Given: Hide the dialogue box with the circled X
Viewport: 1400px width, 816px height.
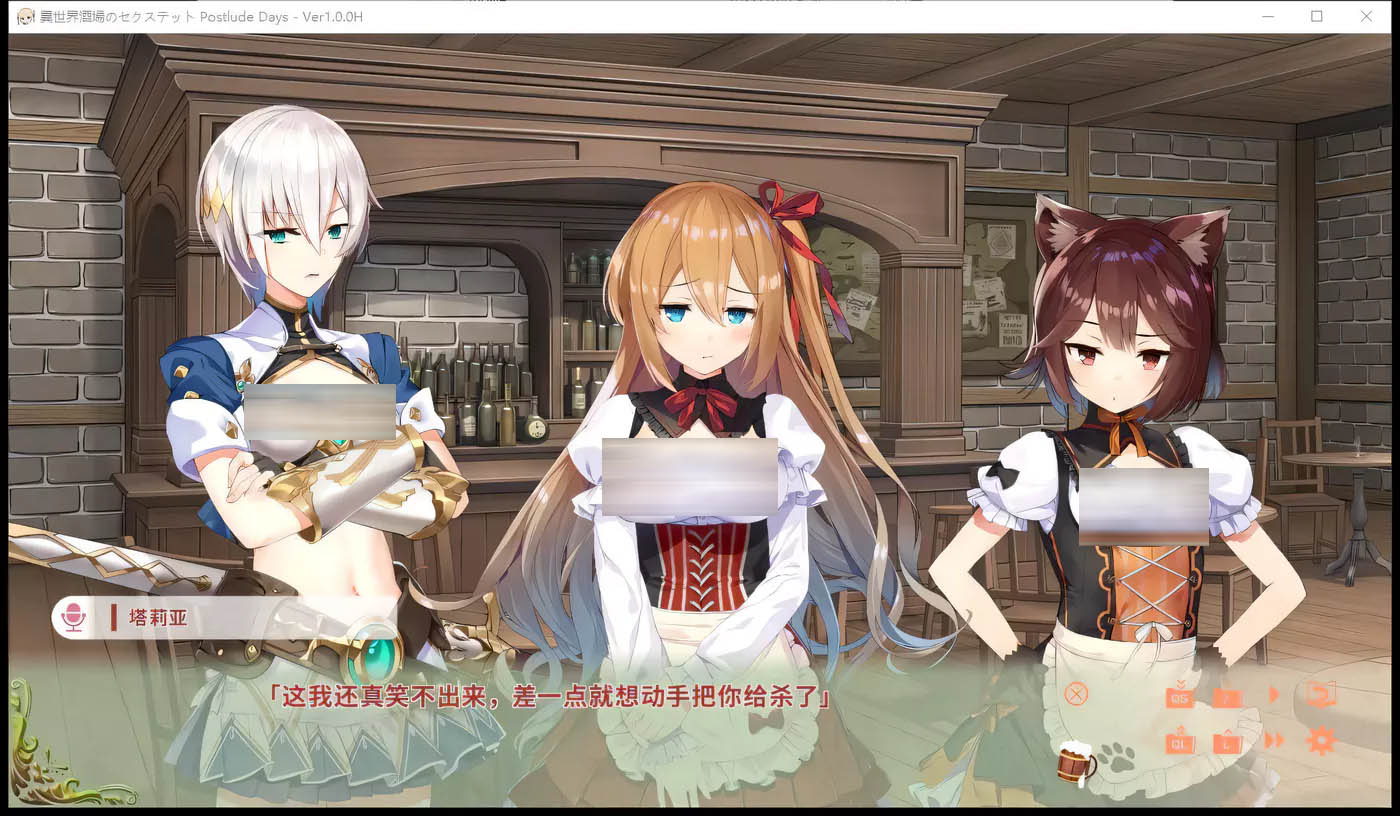Looking at the screenshot, I should coord(1076,694).
